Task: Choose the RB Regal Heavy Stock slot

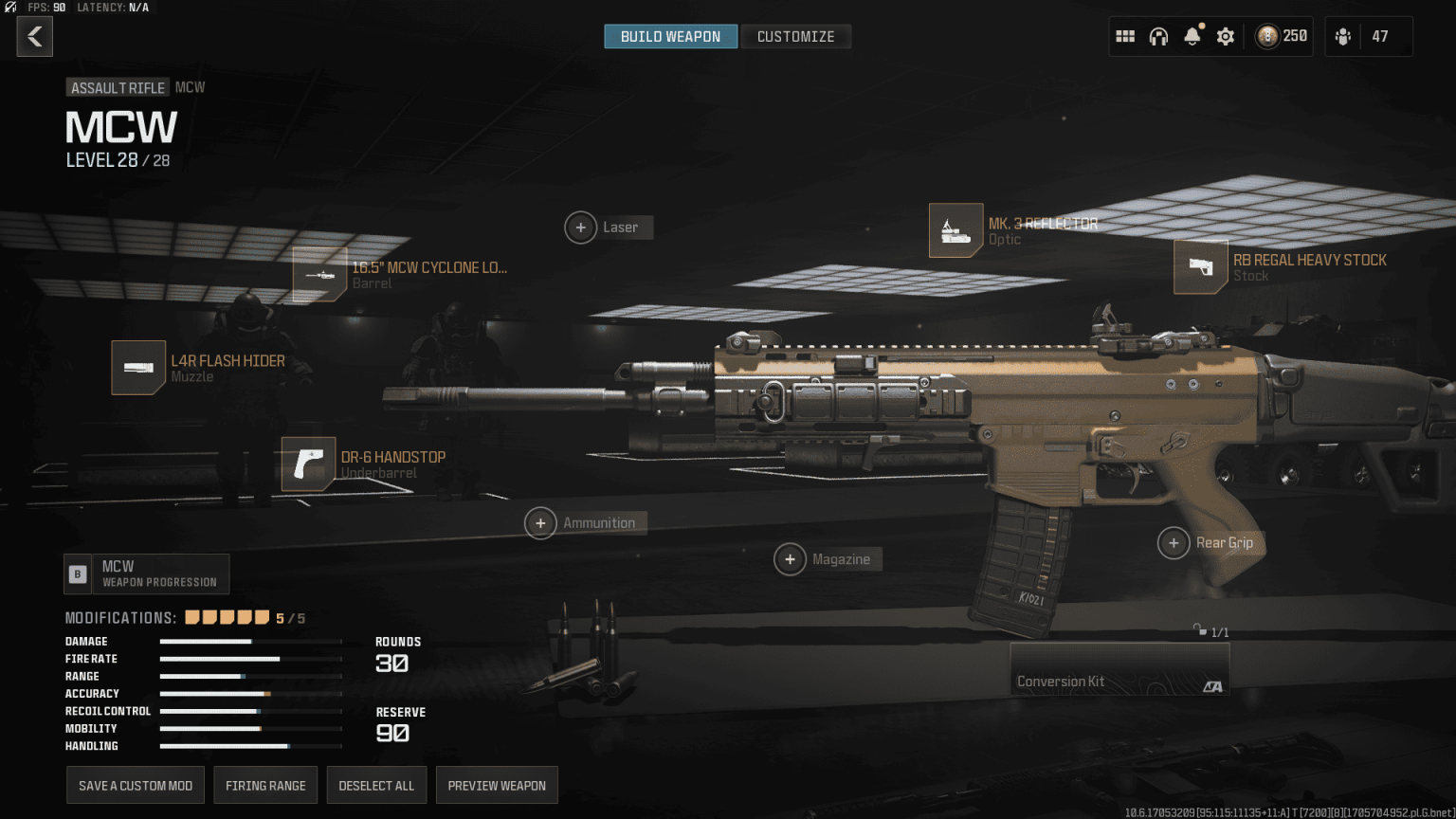Action: coord(1201,267)
